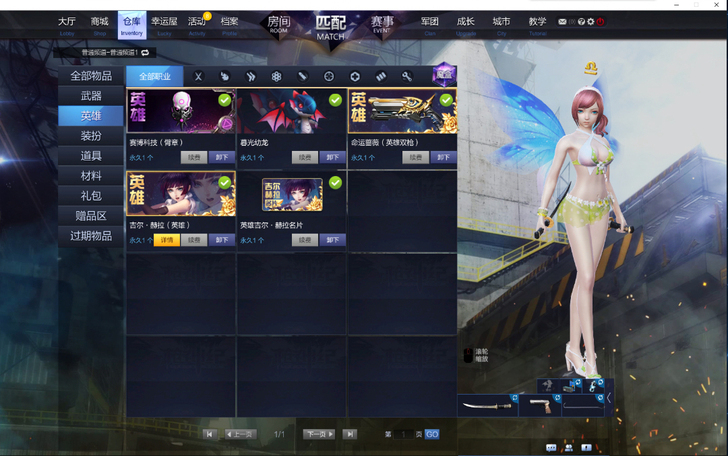Start 匹配 MATCH mode
This screenshot has width=728, height=456.
pos(330,25)
